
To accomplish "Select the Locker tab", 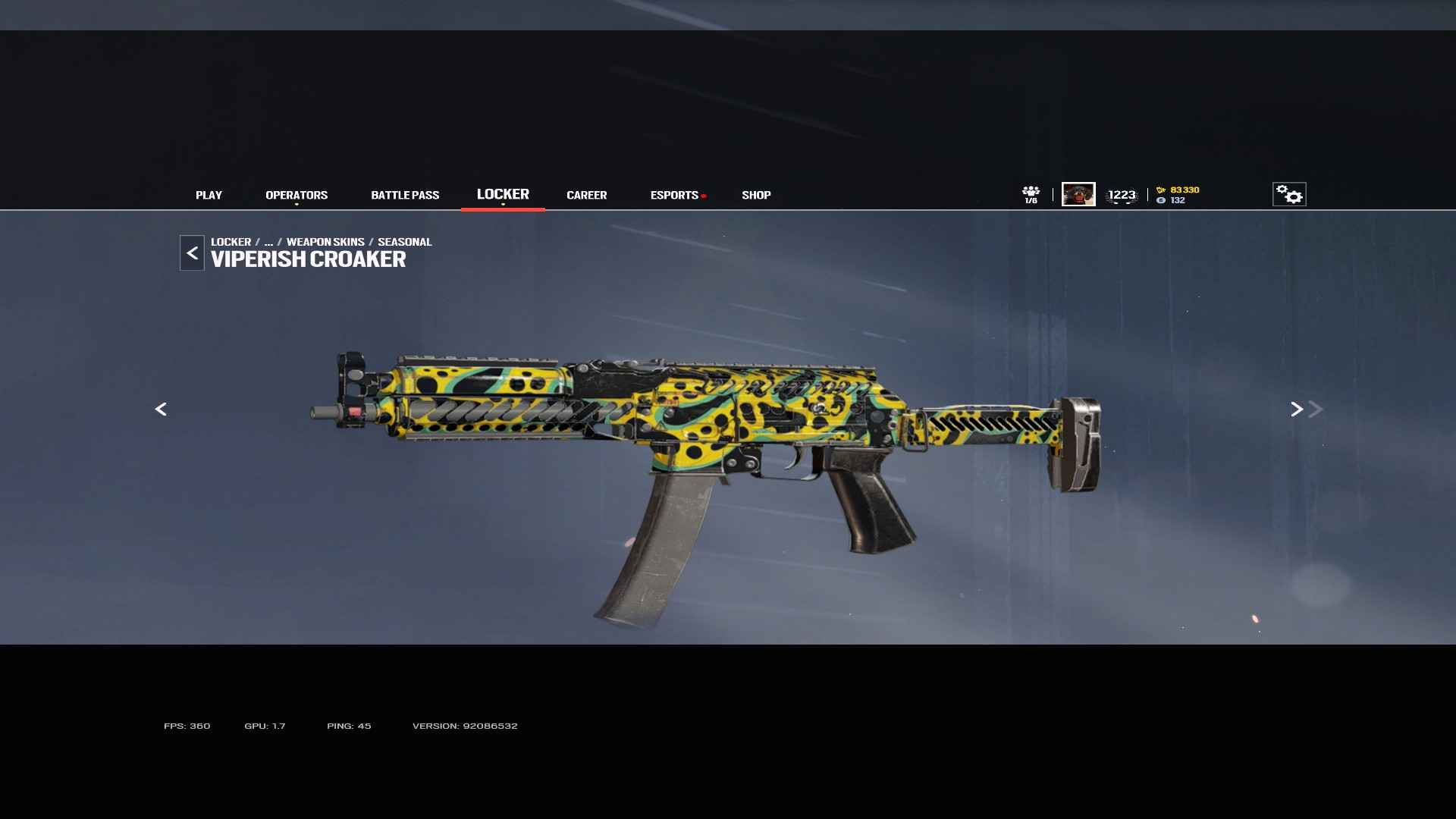I will pyautogui.click(x=503, y=194).
